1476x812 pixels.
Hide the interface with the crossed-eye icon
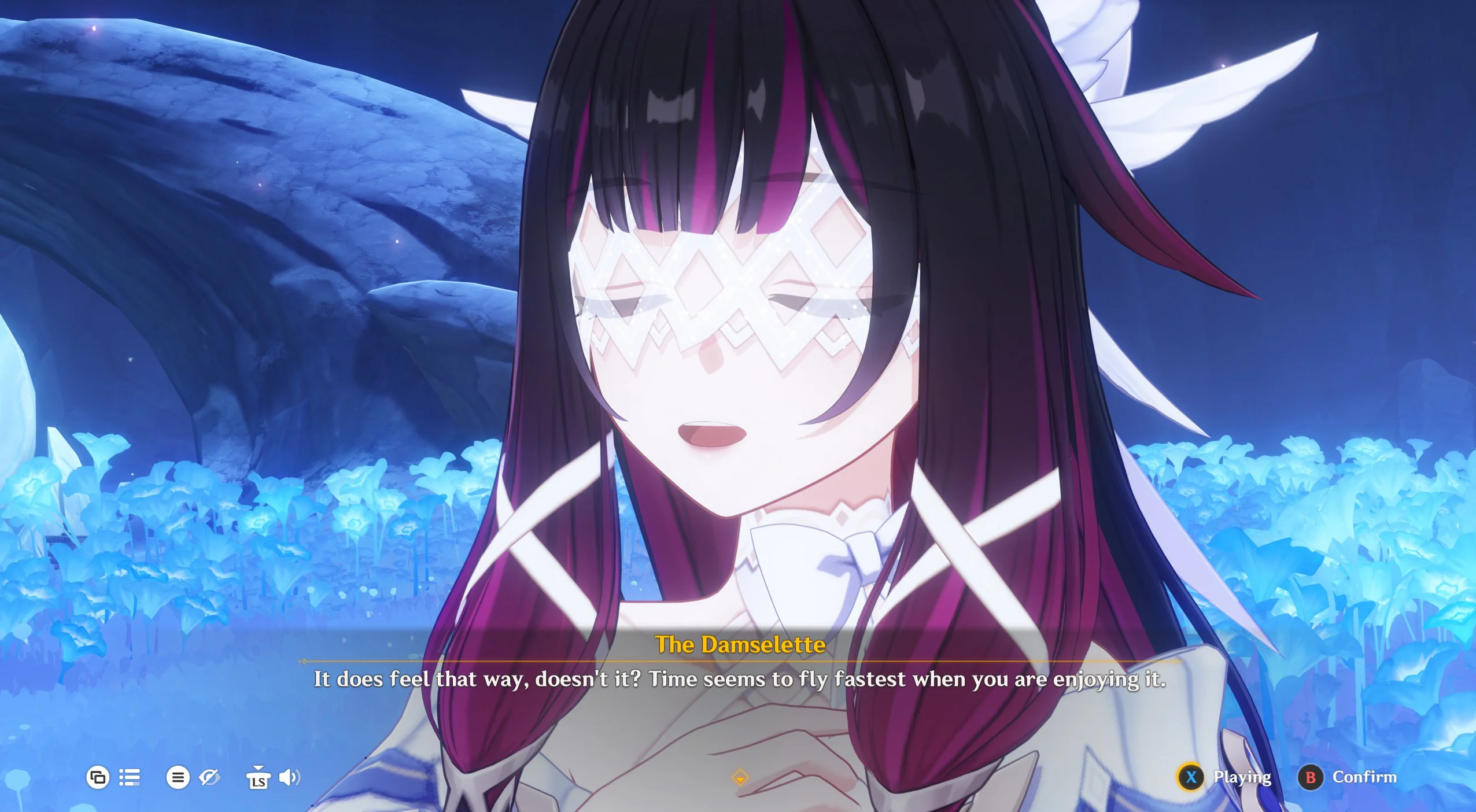[x=209, y=777]
